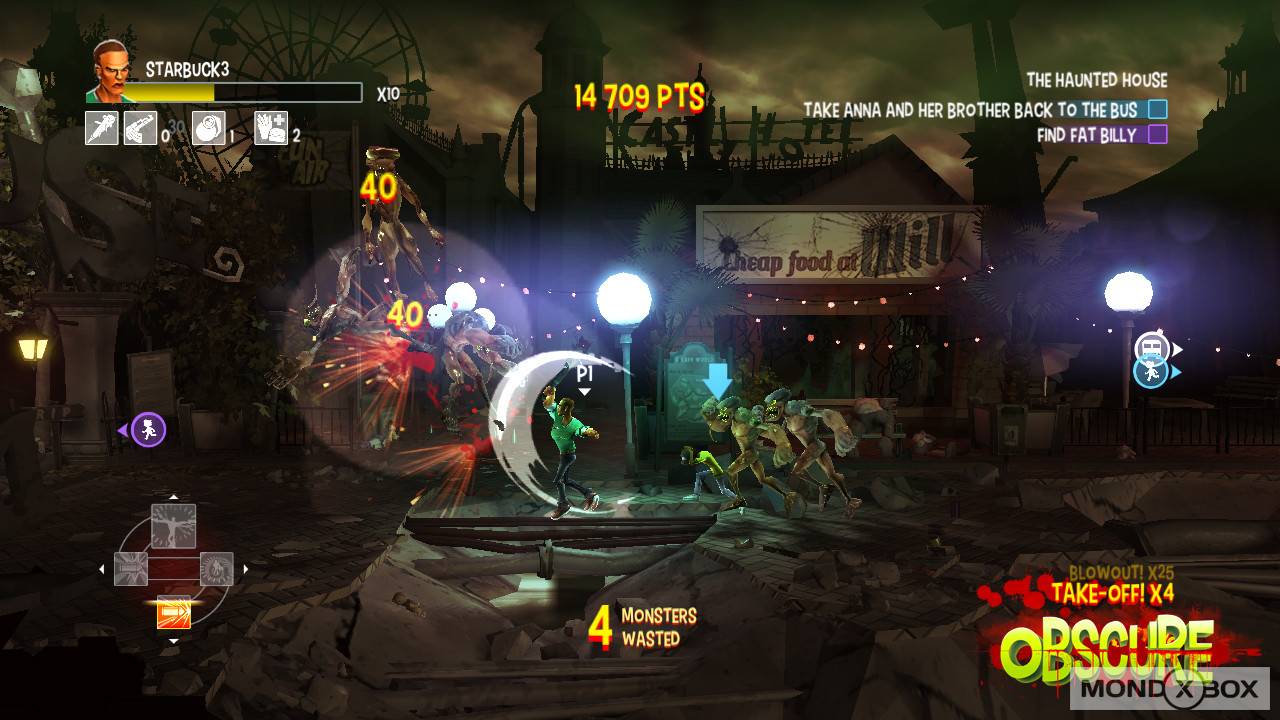Choose the flame skill on the wheel
Image resolution: width=1280 pixels, height=720 pixels.
(x=217, y=568)
